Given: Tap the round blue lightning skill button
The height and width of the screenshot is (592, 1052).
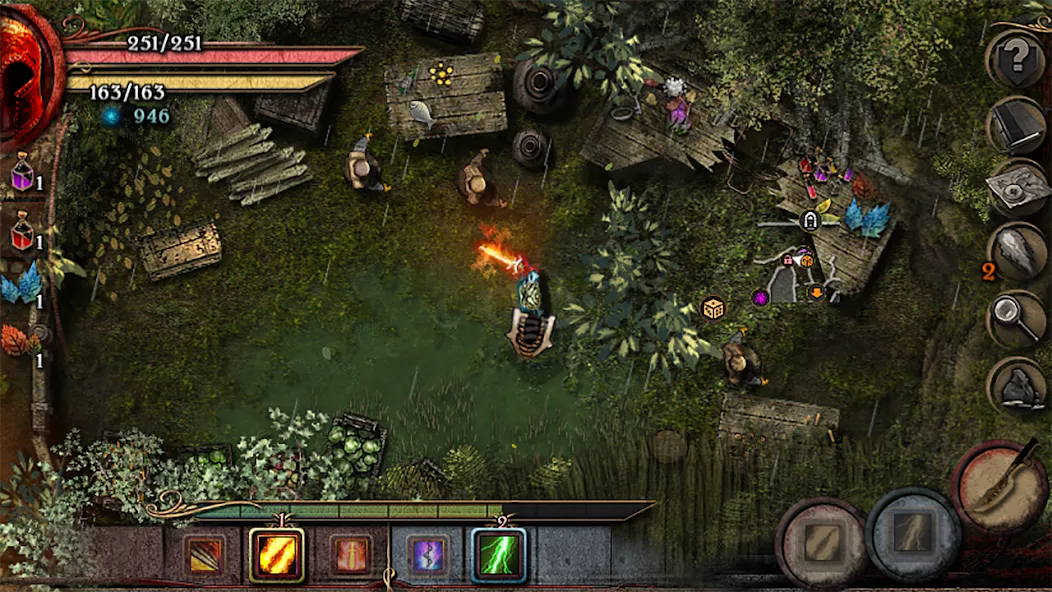Looking at the screenshot, I should pos(913,532).
